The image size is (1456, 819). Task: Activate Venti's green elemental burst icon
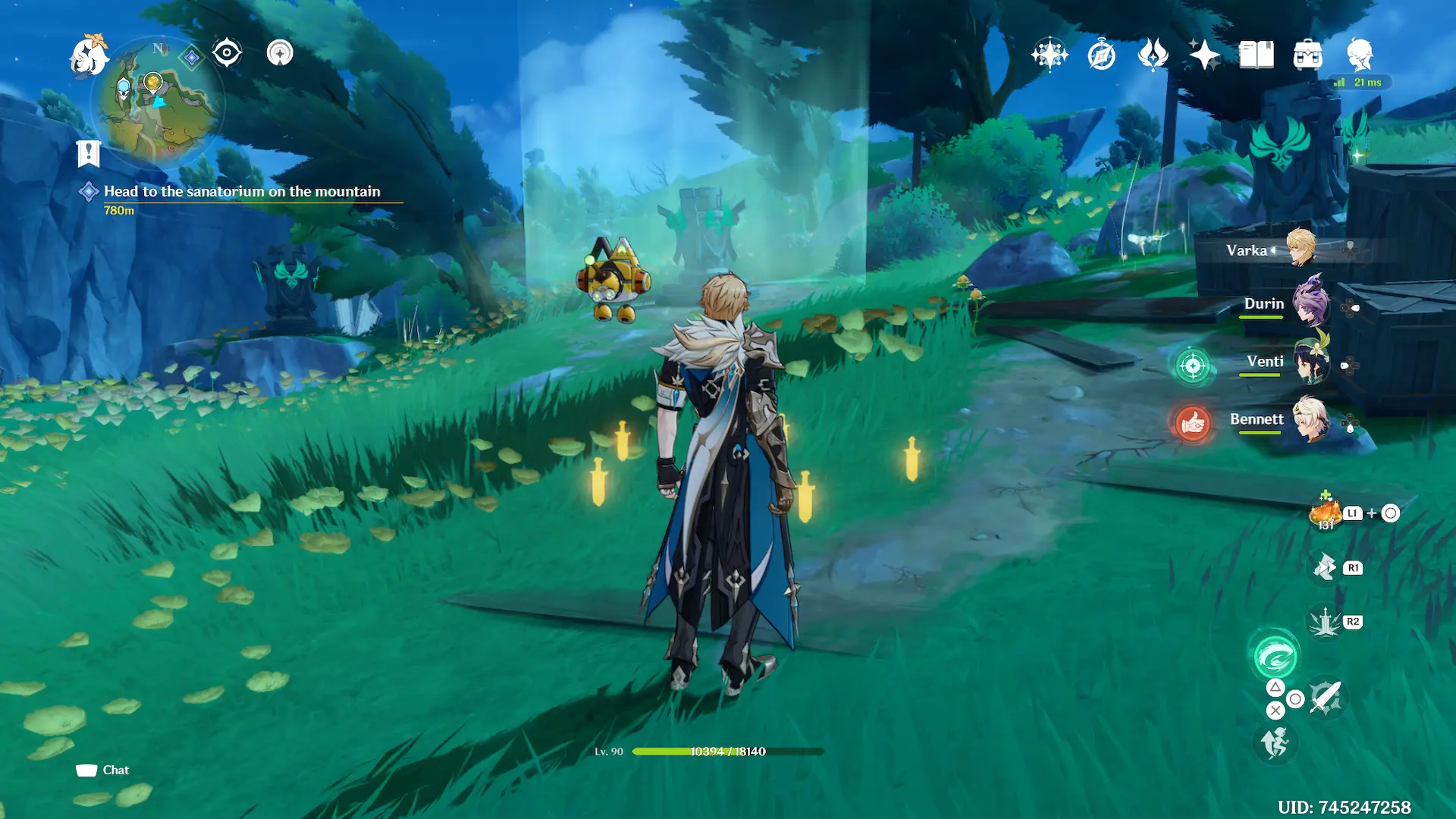point(1192,366)
